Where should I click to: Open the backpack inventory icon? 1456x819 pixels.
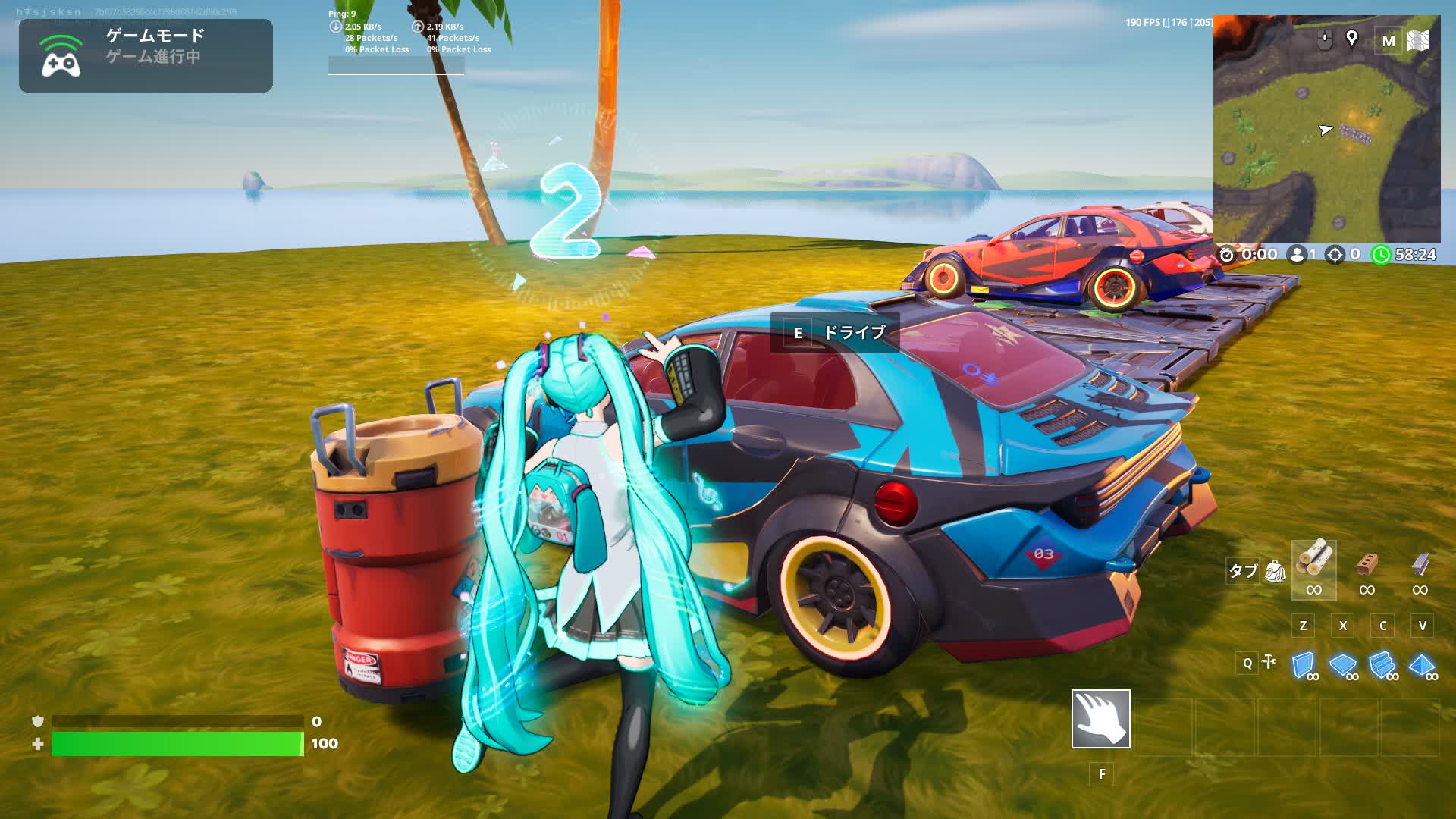click(1276, 571)
